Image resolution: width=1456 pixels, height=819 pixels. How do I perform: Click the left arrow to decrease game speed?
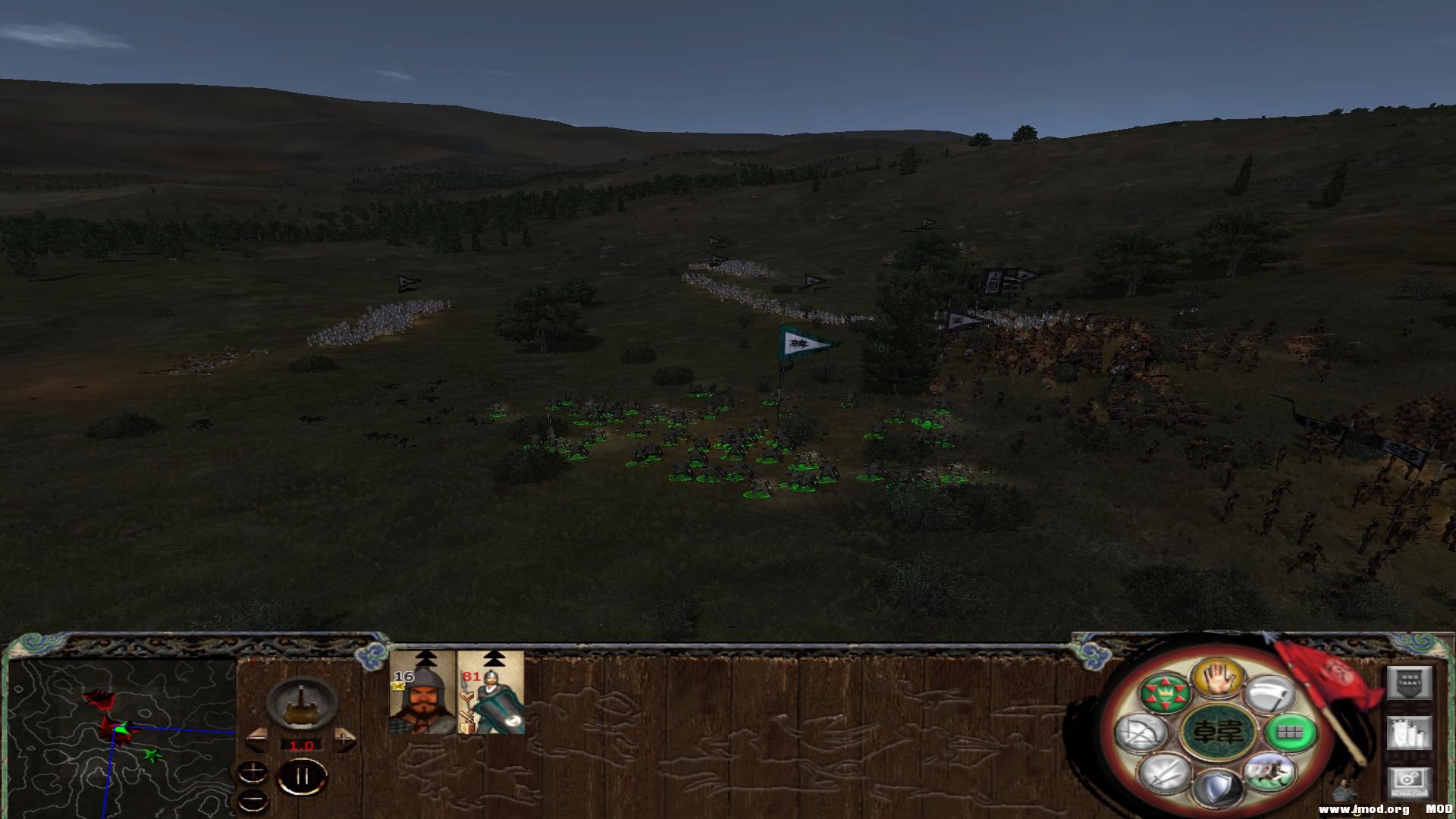[257, 741]
